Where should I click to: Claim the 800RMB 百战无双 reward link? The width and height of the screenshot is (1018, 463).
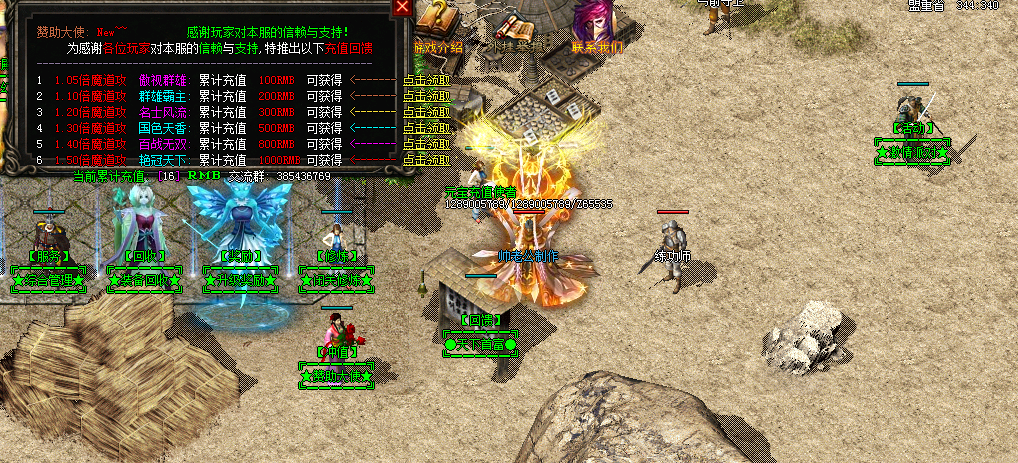pos(427,144)
